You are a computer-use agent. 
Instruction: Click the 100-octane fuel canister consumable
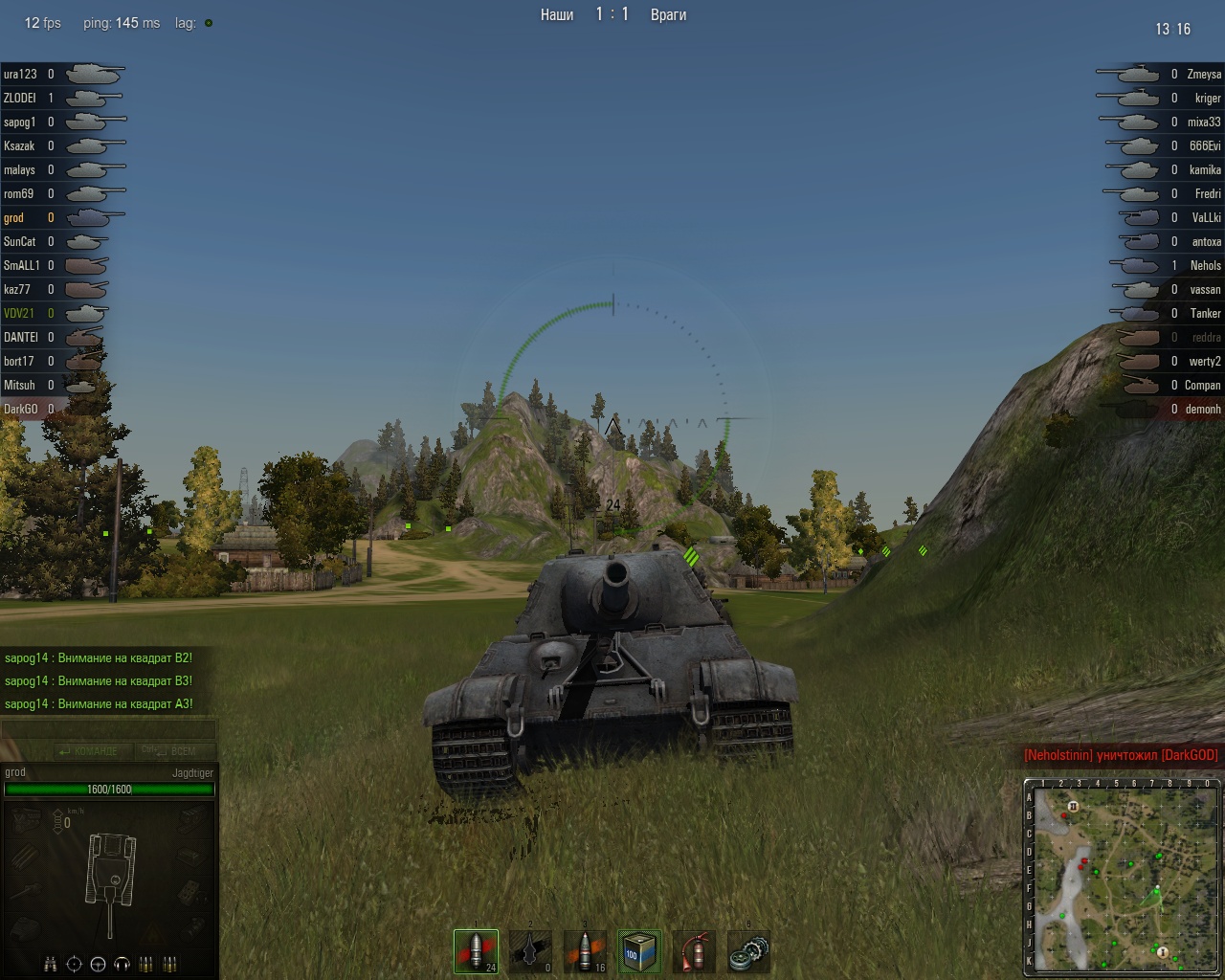[639, 951]
